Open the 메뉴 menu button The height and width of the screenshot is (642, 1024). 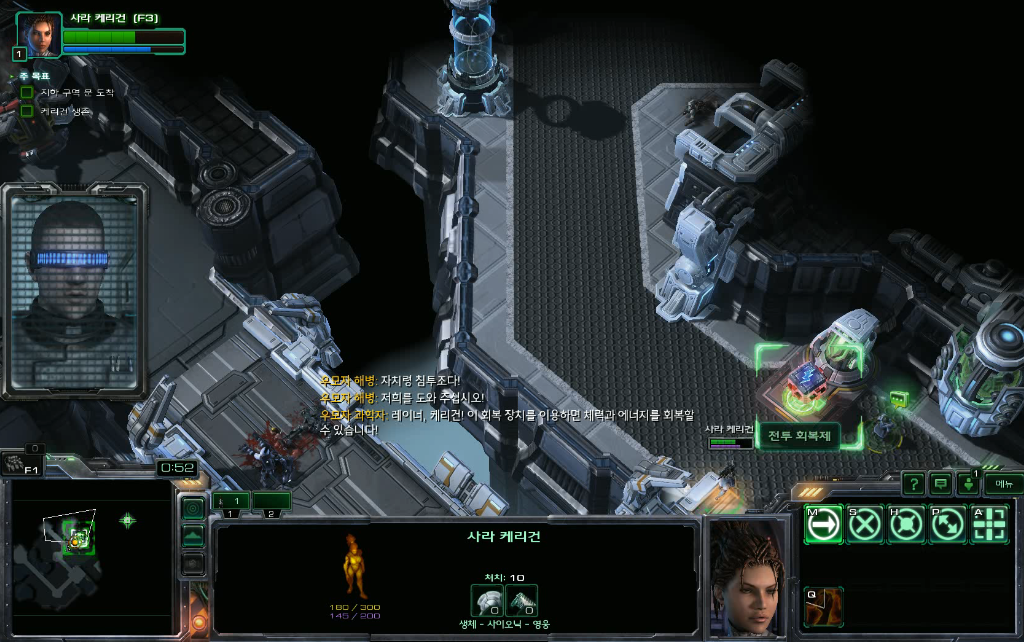point(1003,484)
